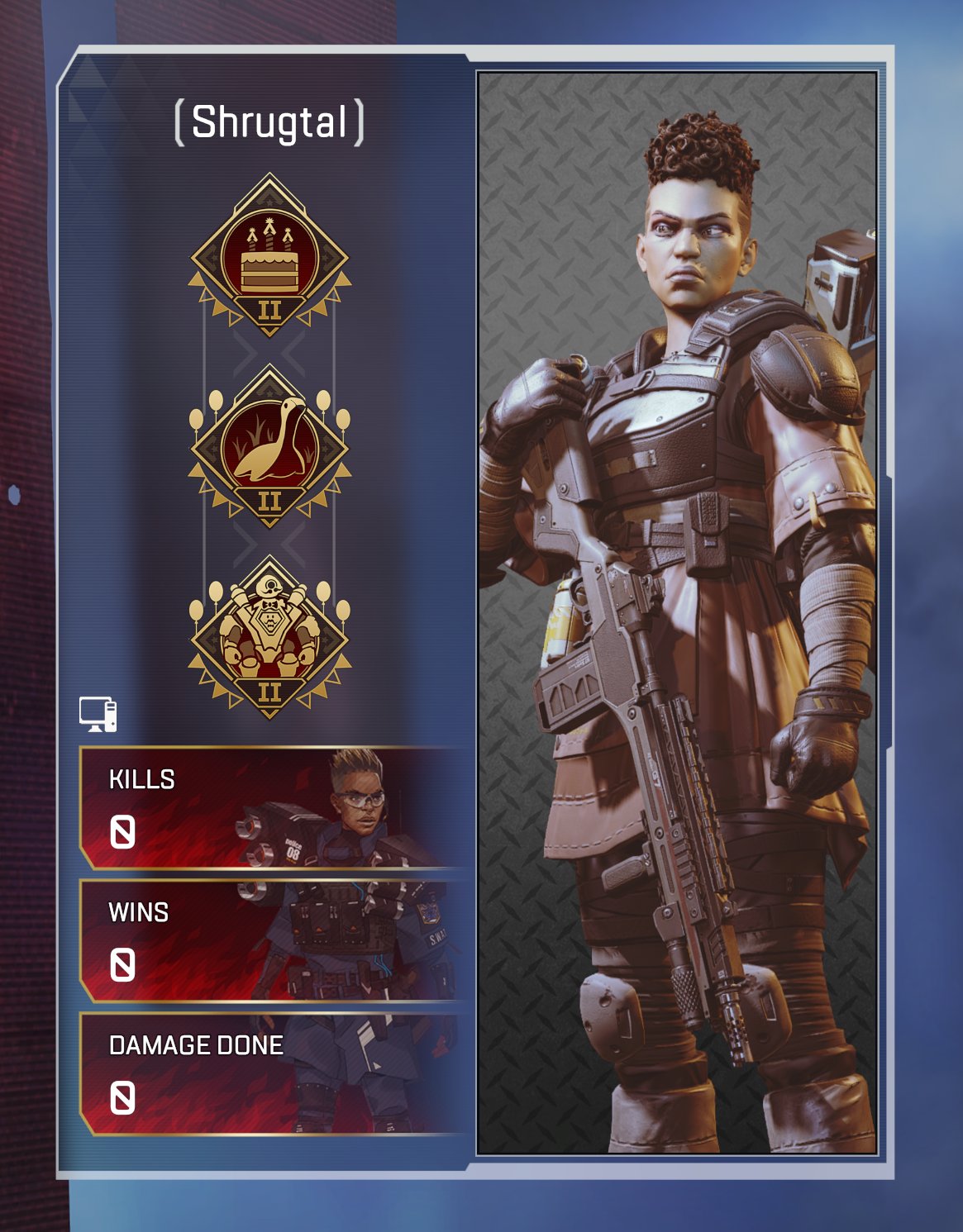Pick the mustached robot badge

pos(269,637)
